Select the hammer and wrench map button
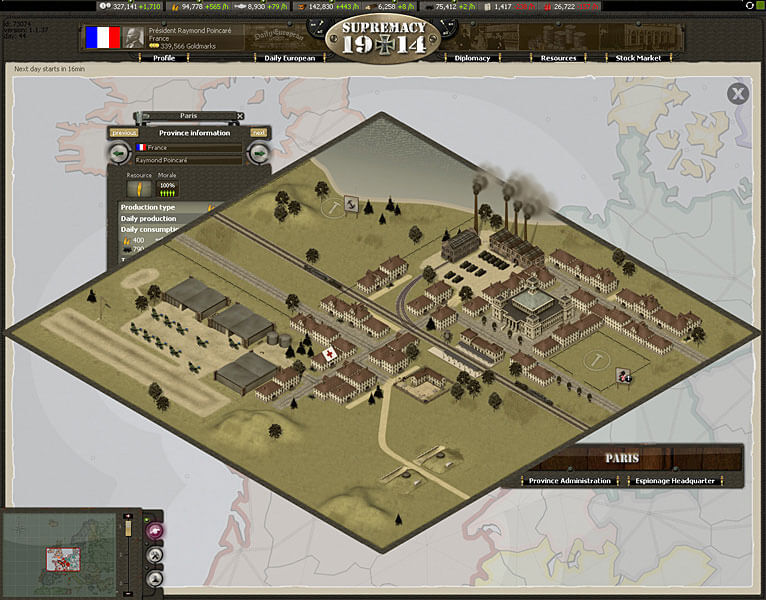This screenshot has height=600, width=766. [x=155, y=554]
